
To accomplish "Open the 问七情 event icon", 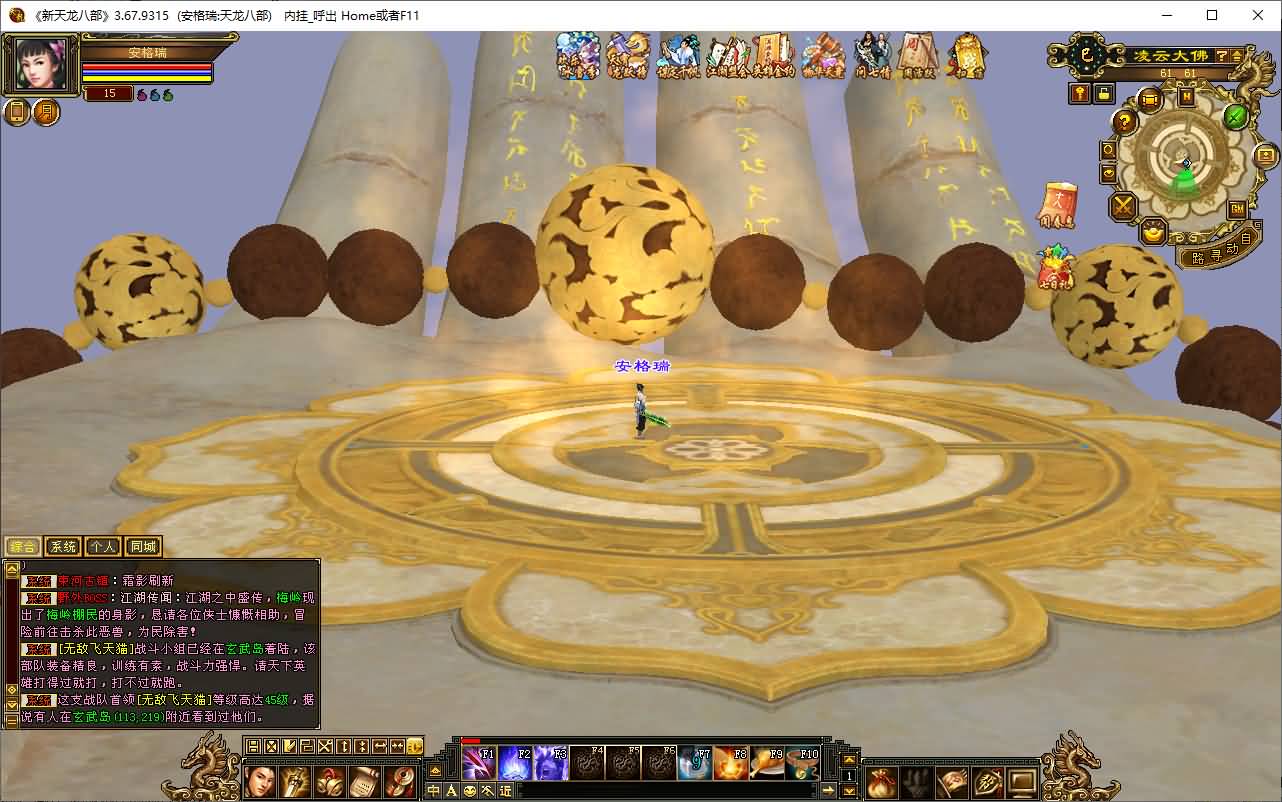I will tap(872, 55).
